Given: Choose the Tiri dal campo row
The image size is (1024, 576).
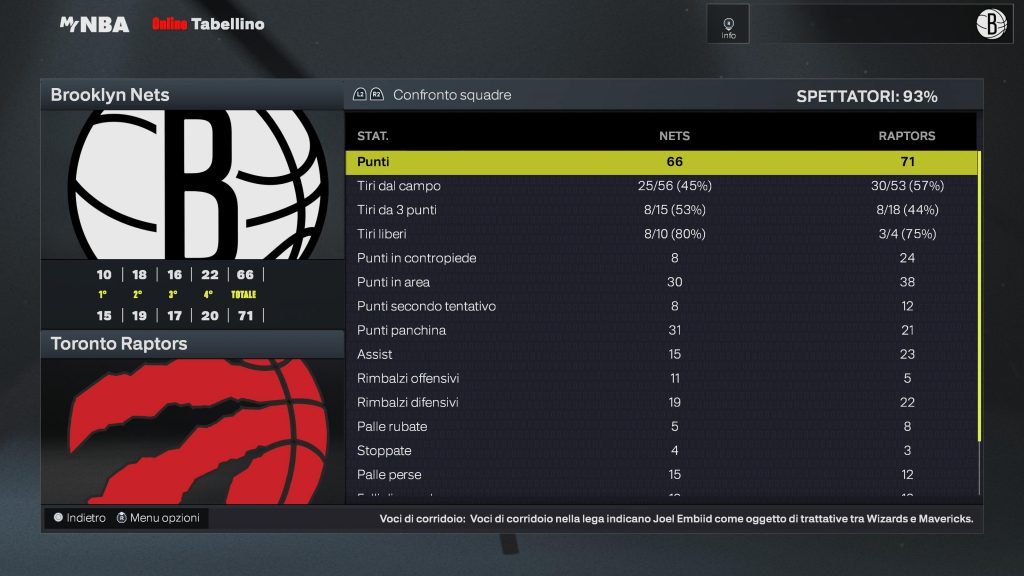Looking at the screenshot, I should (x=661, y=186).
